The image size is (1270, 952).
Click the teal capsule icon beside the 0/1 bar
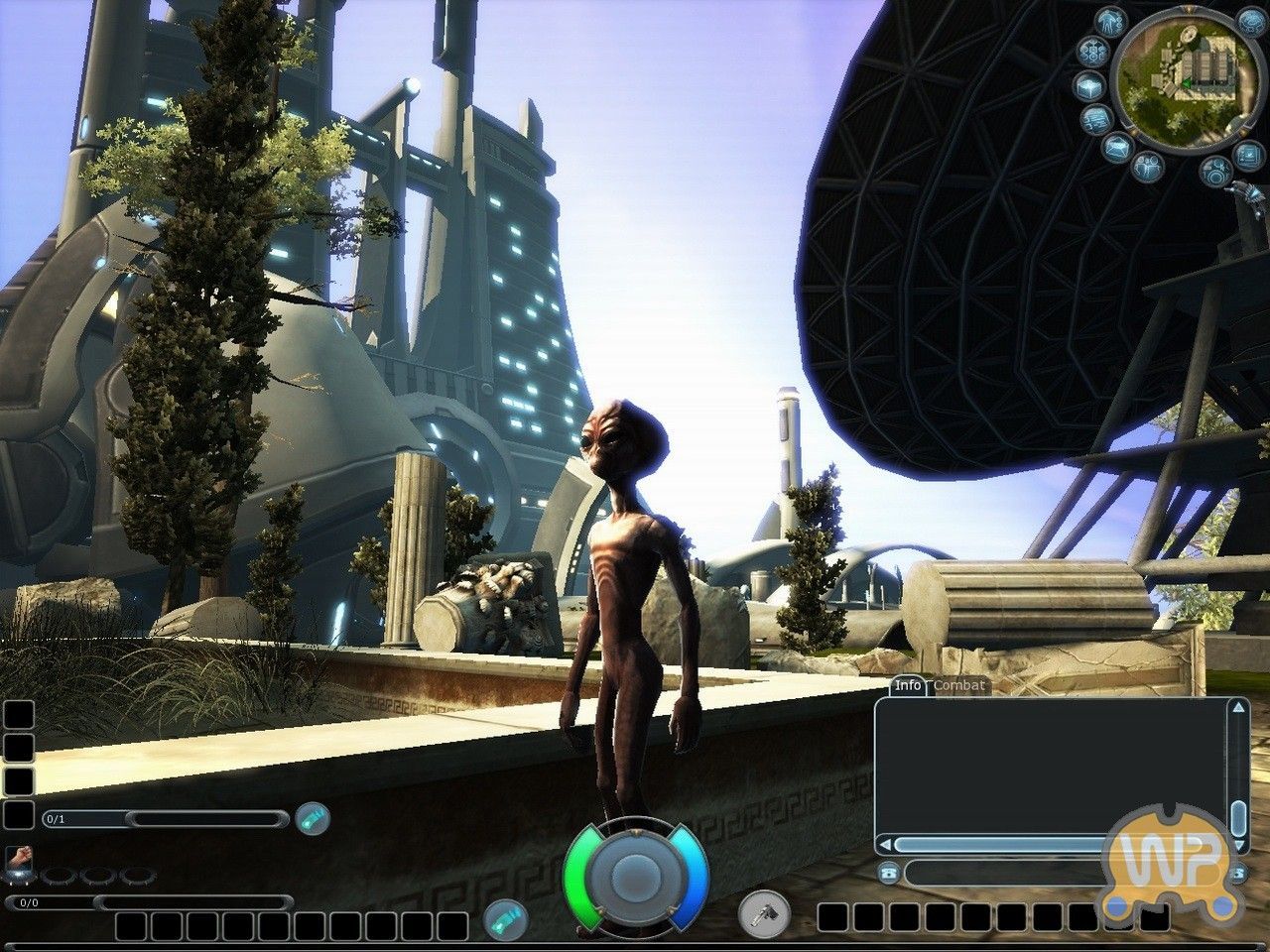point(313,819)
